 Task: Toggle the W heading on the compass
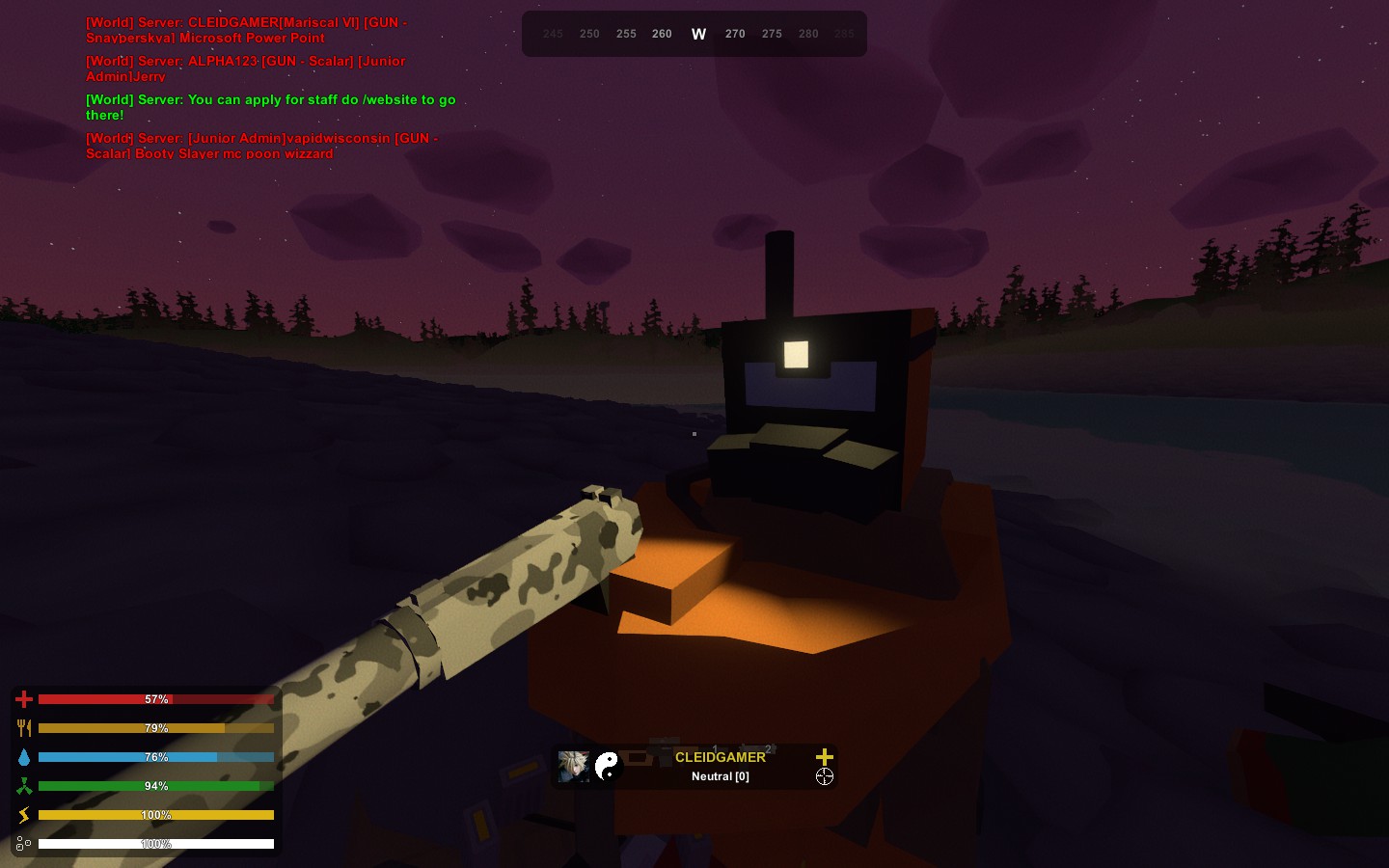698,33
